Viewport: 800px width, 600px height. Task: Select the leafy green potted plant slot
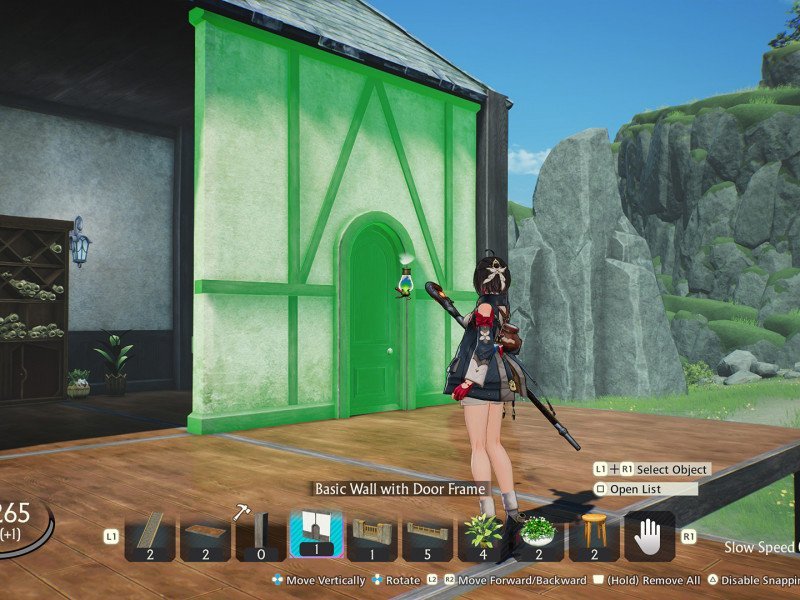pyautogui.click(x=483, y=536)
